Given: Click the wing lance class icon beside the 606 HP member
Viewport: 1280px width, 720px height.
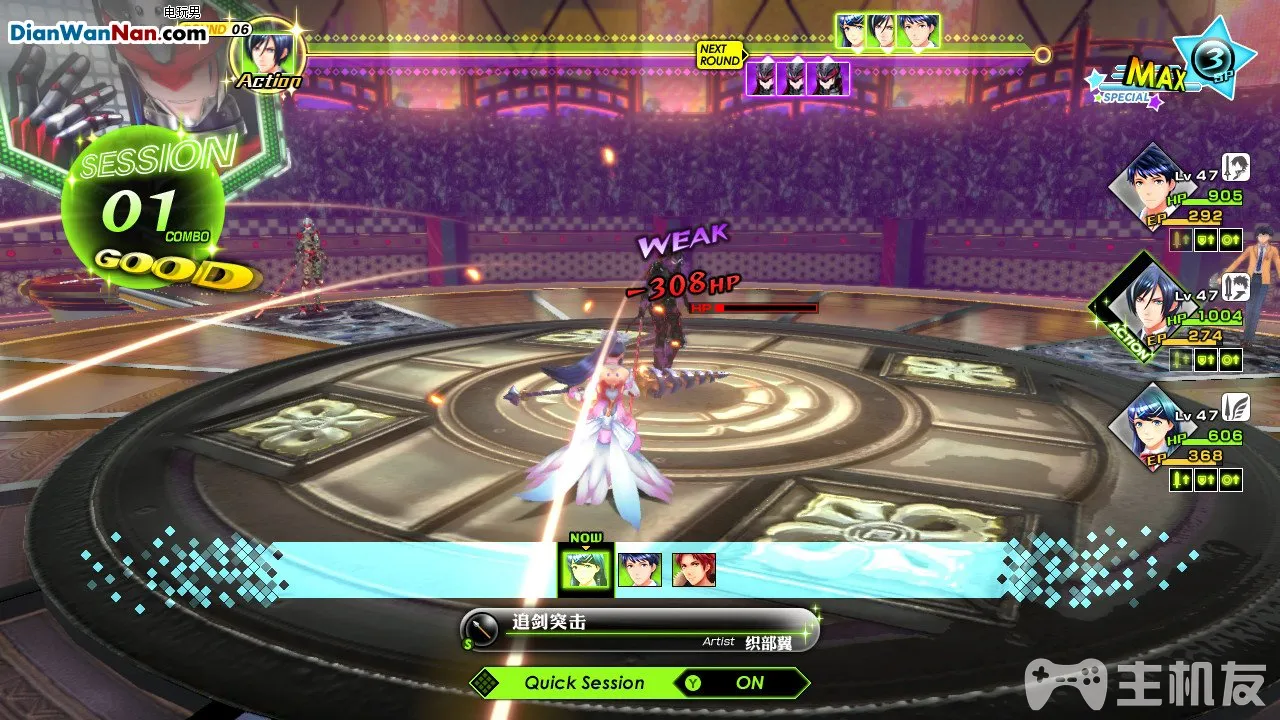Looking at the screenshot, I should [1238, 407].
